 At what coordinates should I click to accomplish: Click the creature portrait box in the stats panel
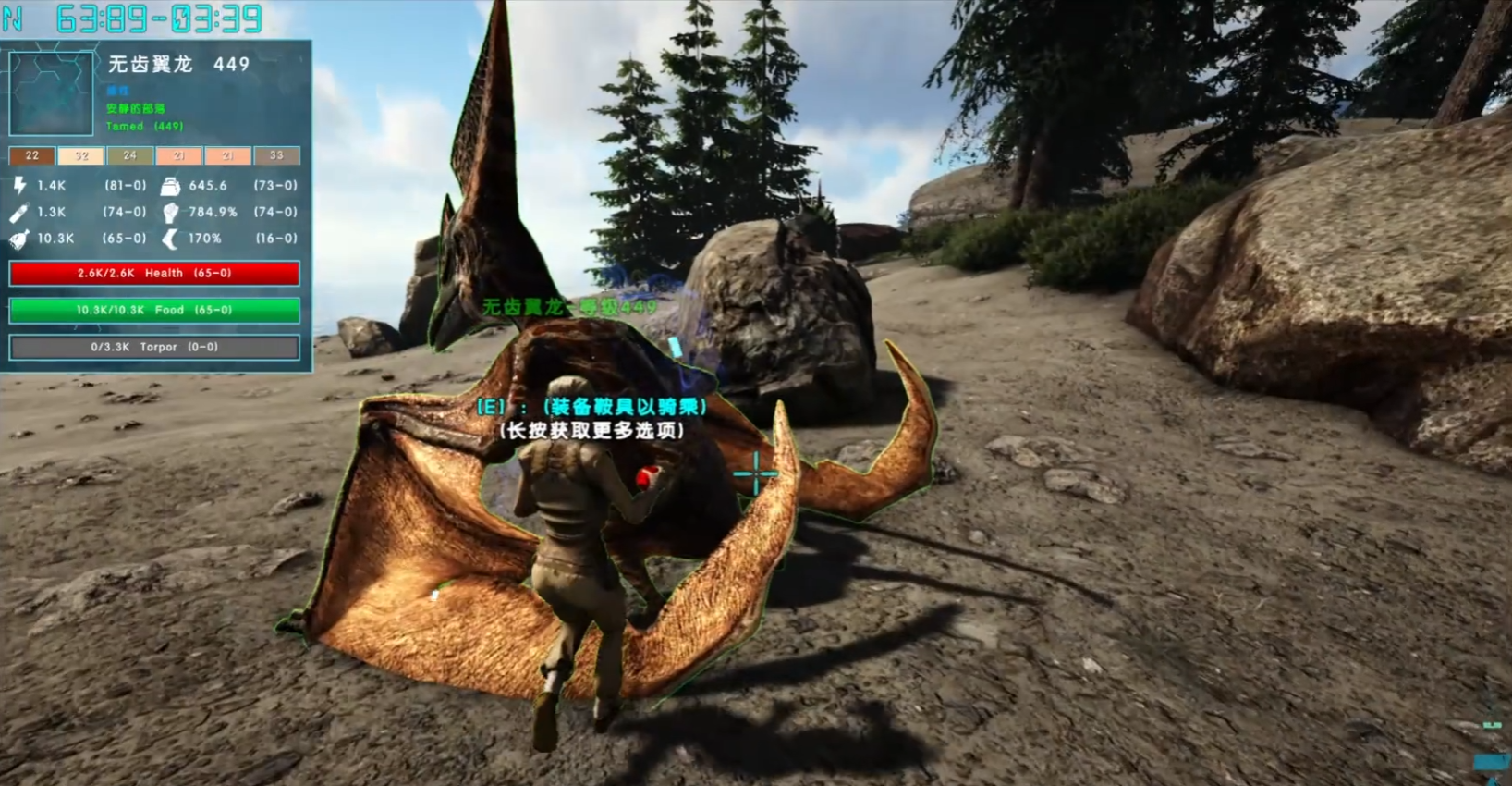point(51,93)
